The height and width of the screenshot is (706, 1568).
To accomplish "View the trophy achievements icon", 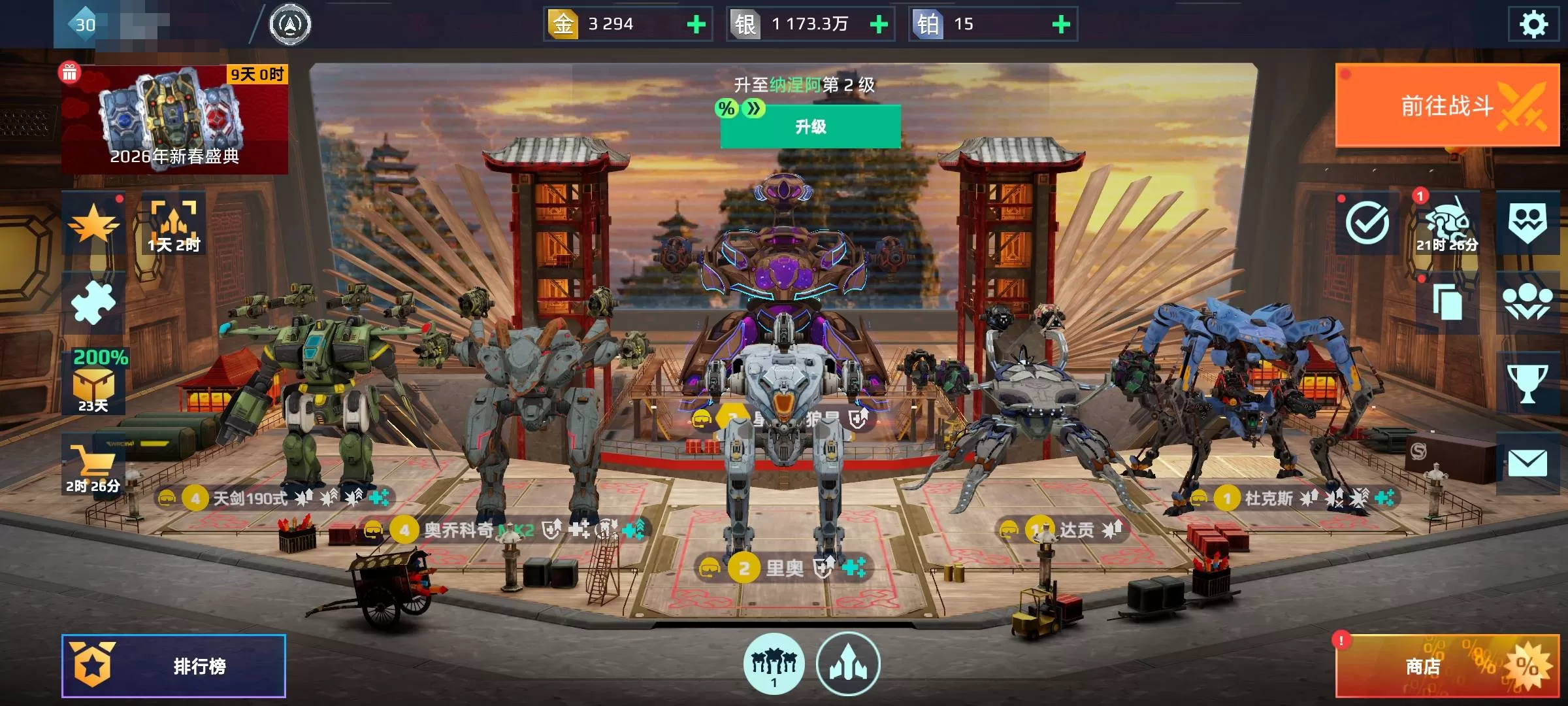I will 1527,384.
